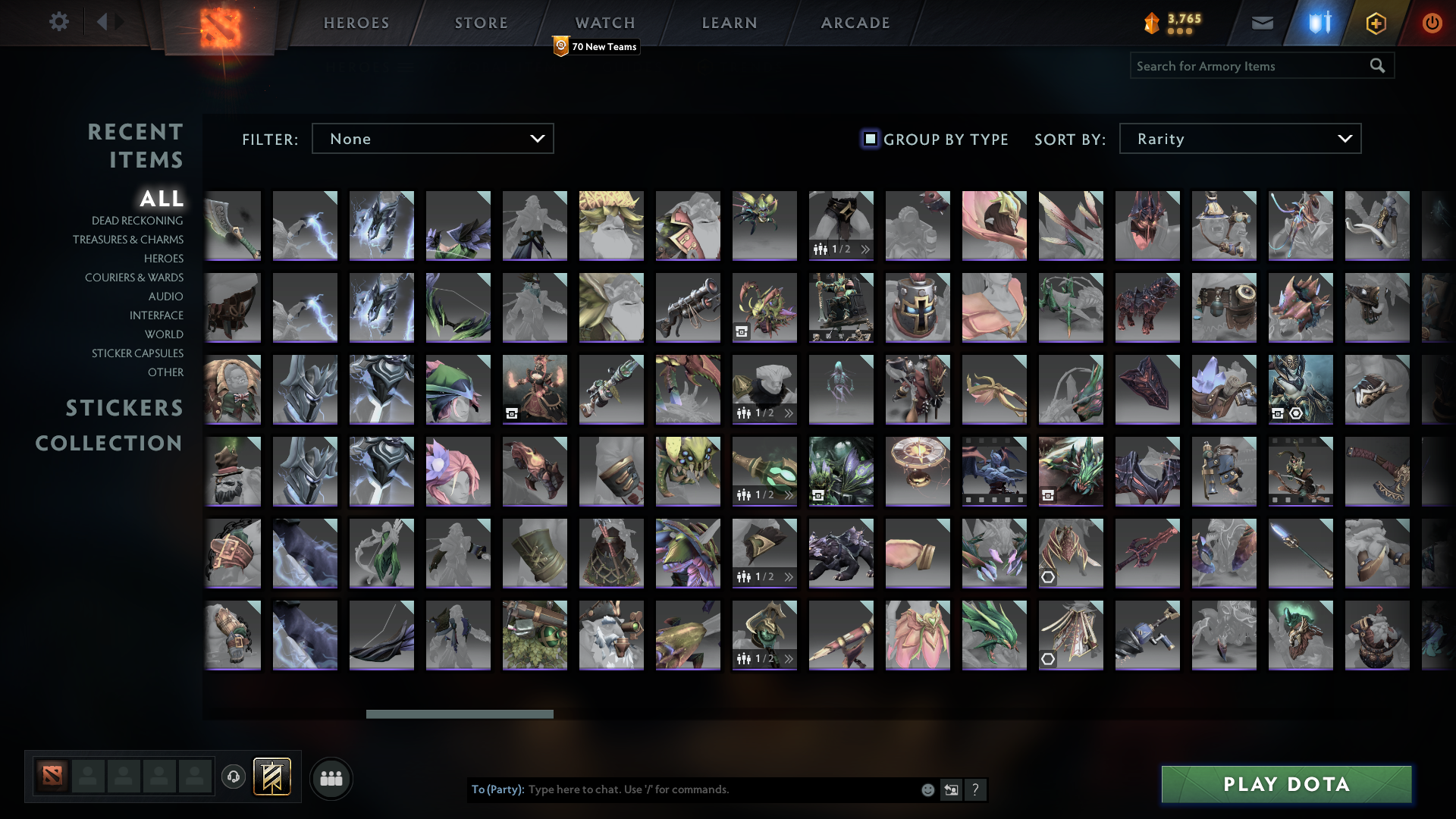Open the Battle Pass banner icon
This screenshot has width=1456, height=819.
pyautogui.click(x=272, y=778)
